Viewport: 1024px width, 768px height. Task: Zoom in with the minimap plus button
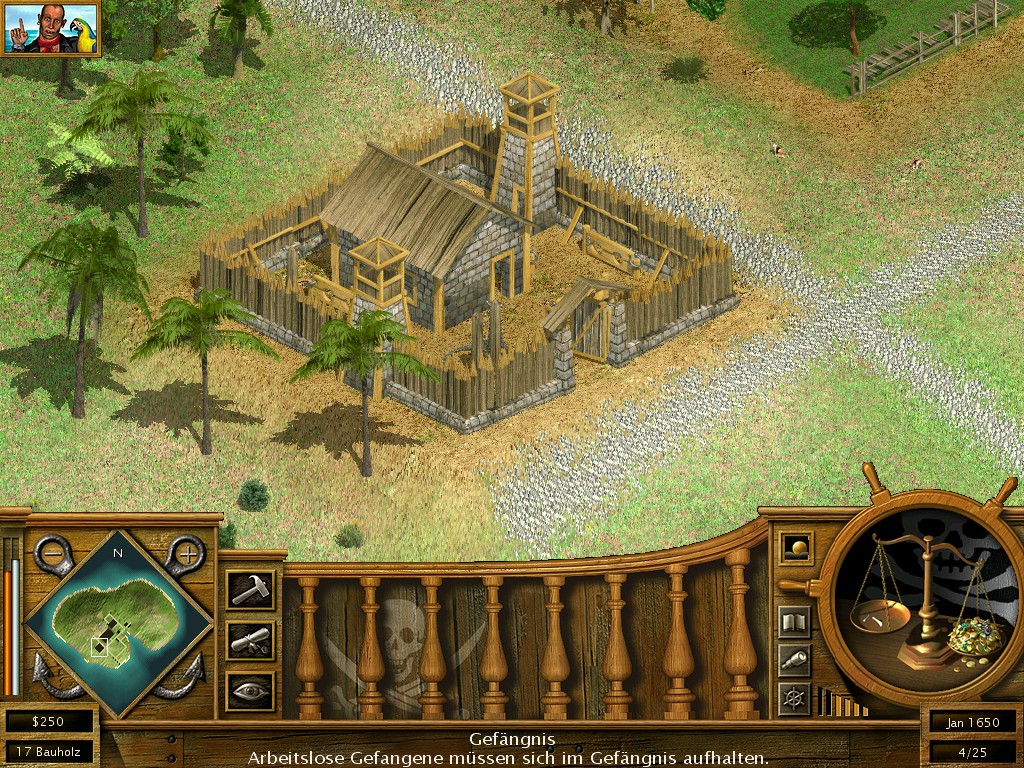[x=186, y=552]
